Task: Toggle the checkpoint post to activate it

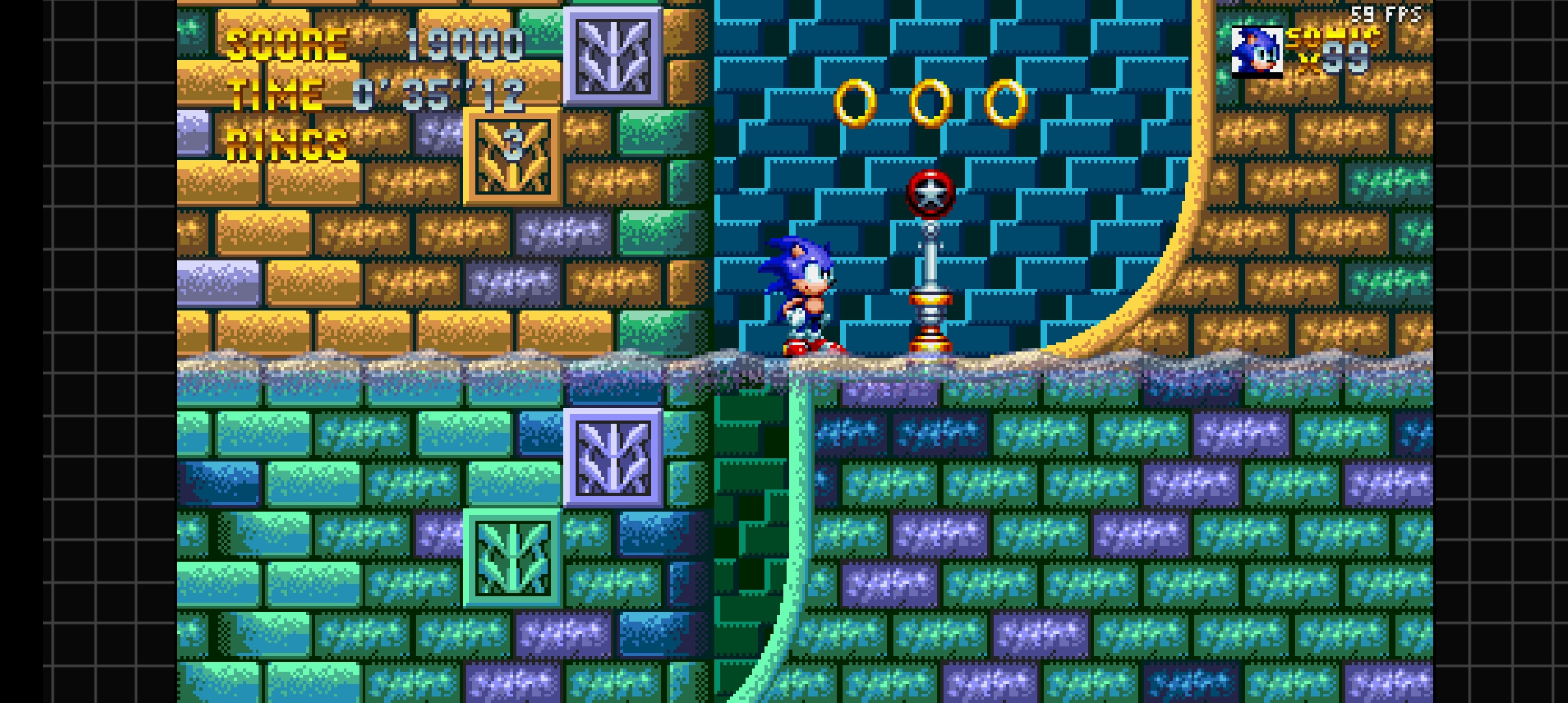Action: coord(931,280)
